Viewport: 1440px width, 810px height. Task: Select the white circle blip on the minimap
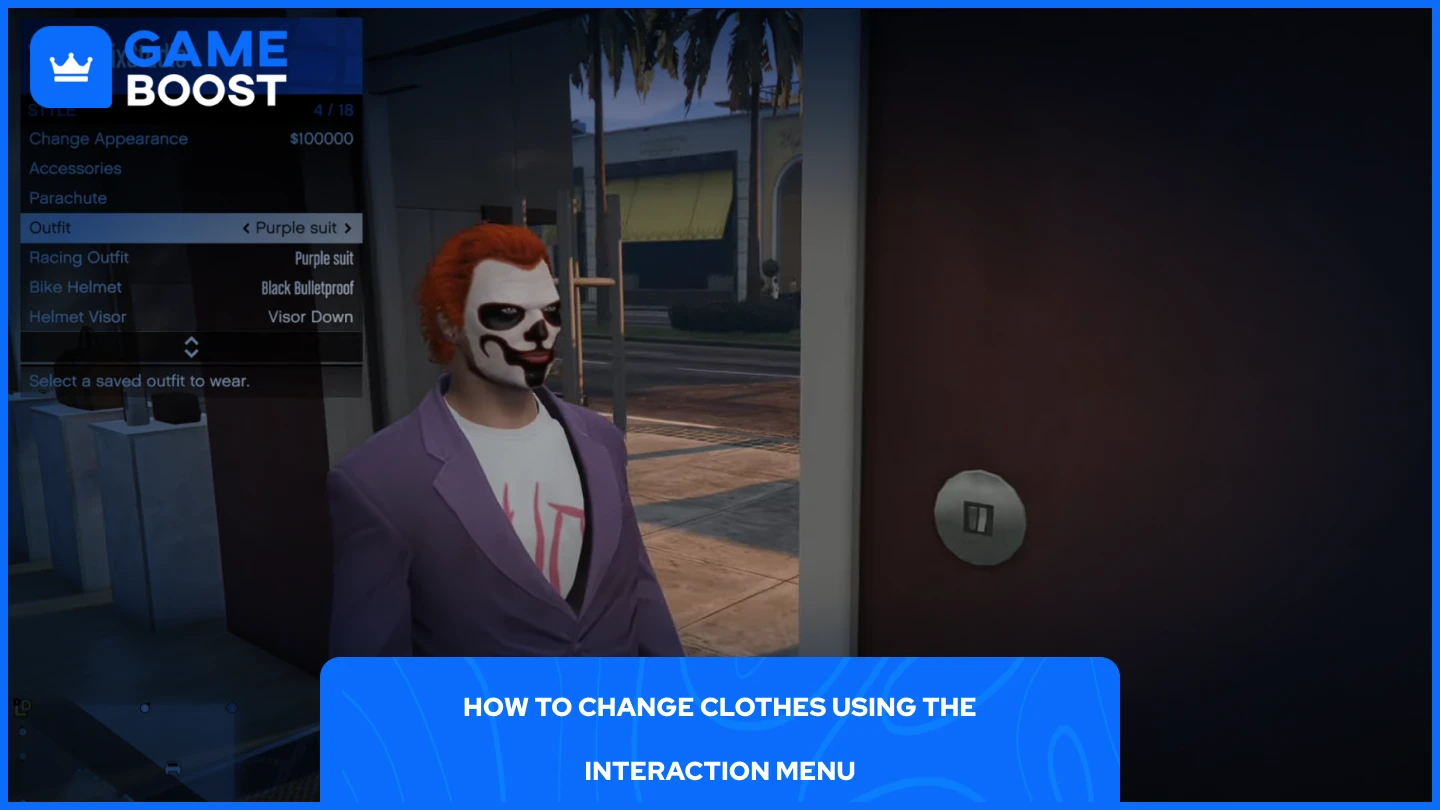[145, 708]
